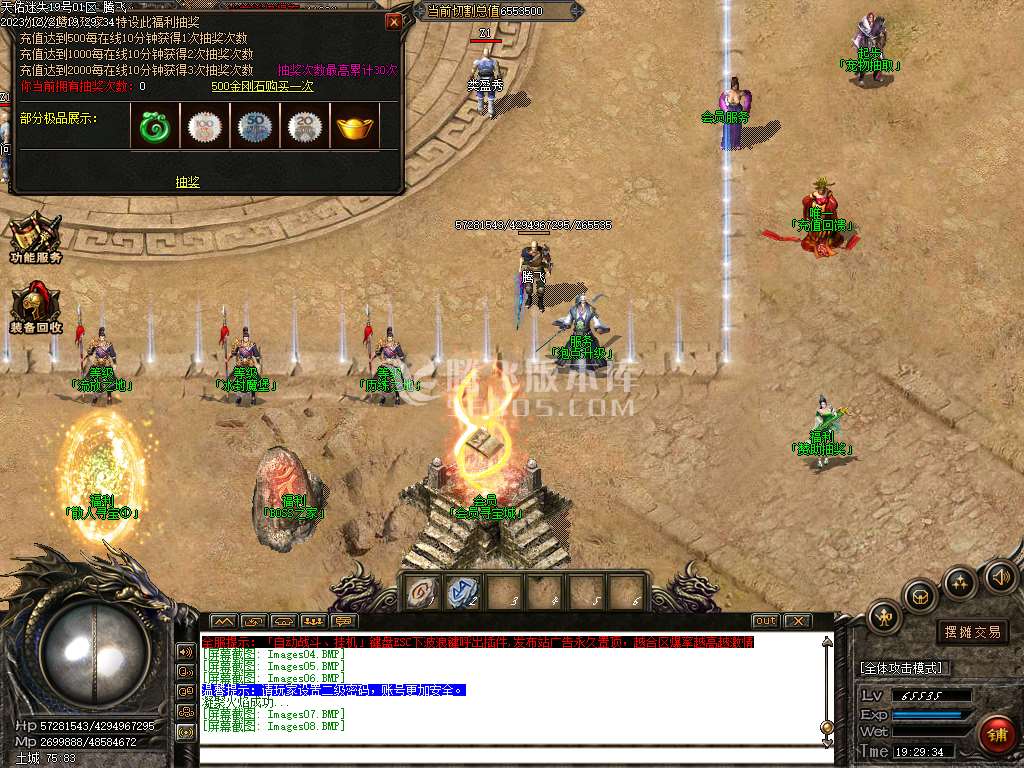Viewport: 1024px width, 768px height.
Task: Open the red 铺 shop button
Action: 995,735
